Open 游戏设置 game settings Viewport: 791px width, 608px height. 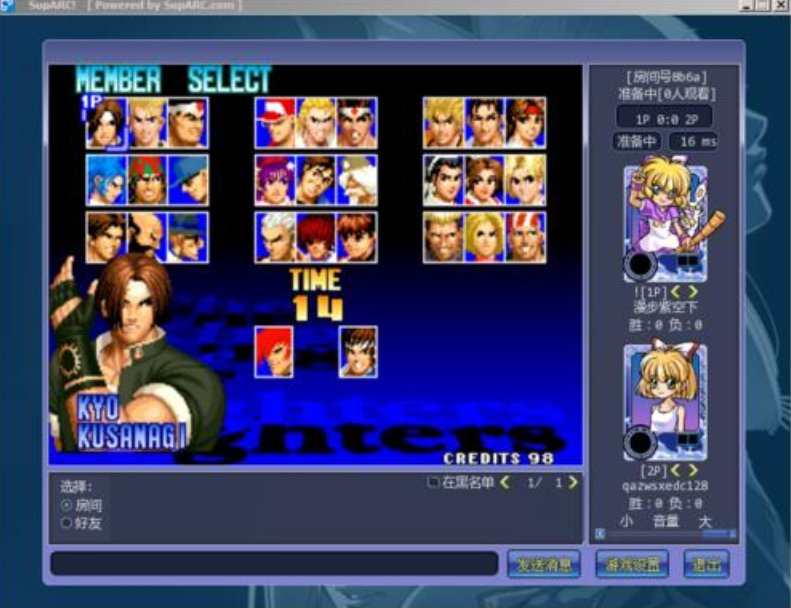pyautogui.click(x=632, y=564)
